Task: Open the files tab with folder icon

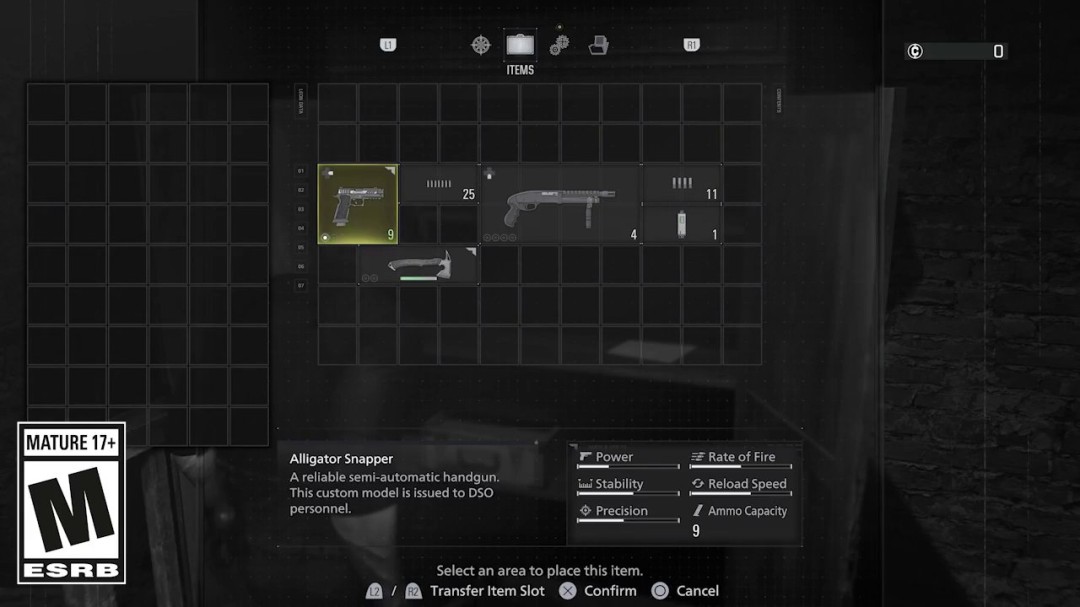Action: pos(598,45)
